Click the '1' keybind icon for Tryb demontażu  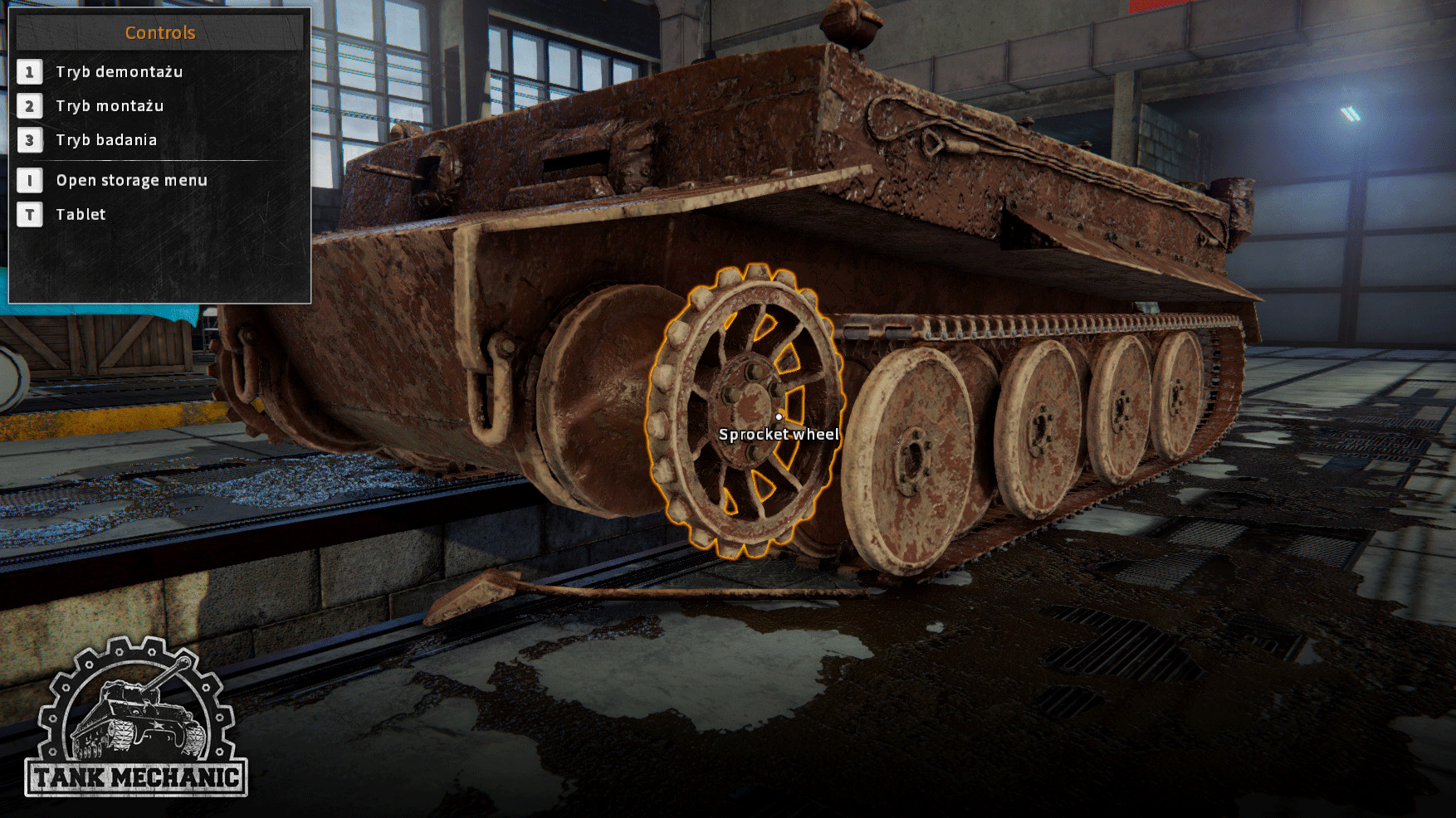pos(31,72)
